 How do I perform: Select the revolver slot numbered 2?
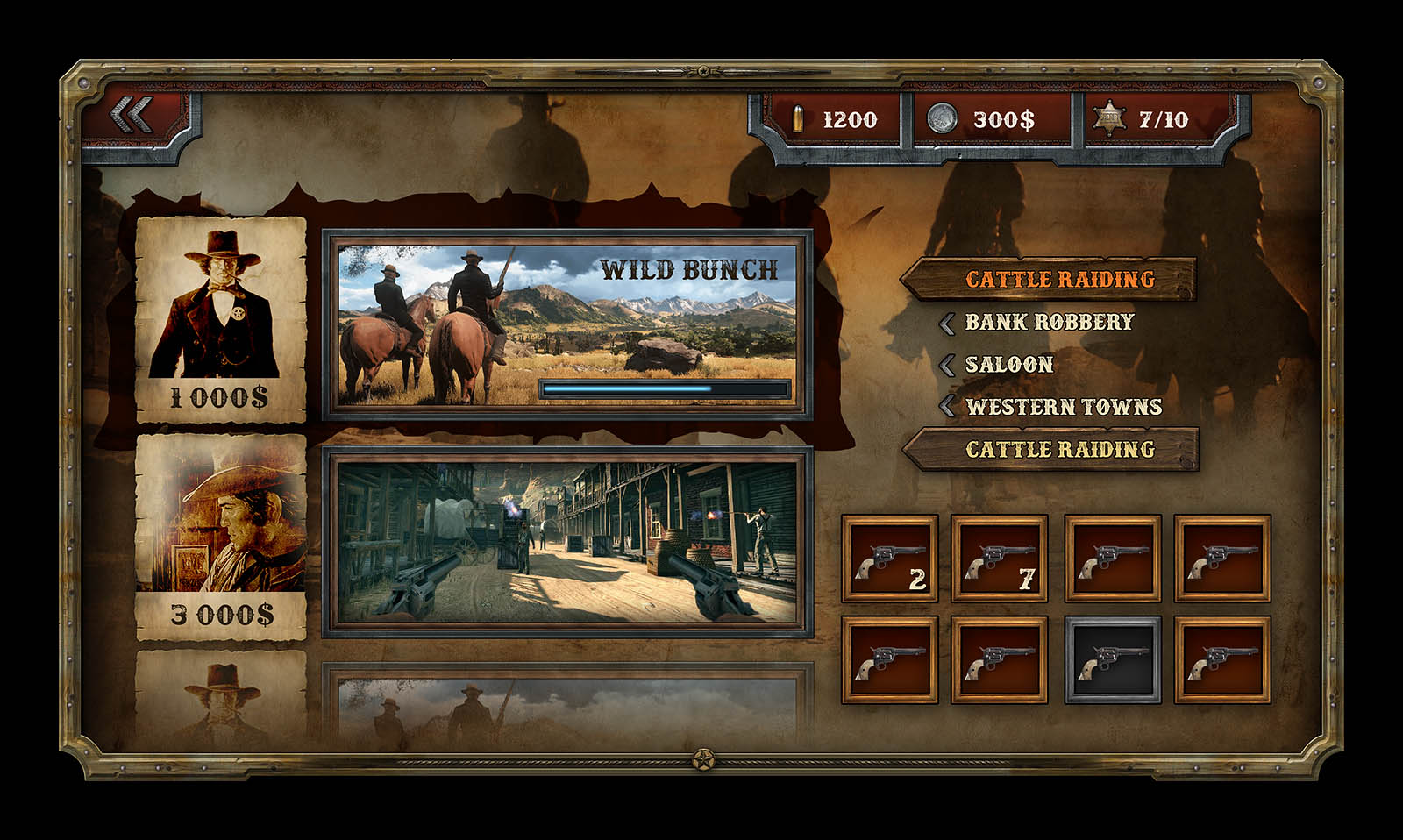[x=890, y=559]
